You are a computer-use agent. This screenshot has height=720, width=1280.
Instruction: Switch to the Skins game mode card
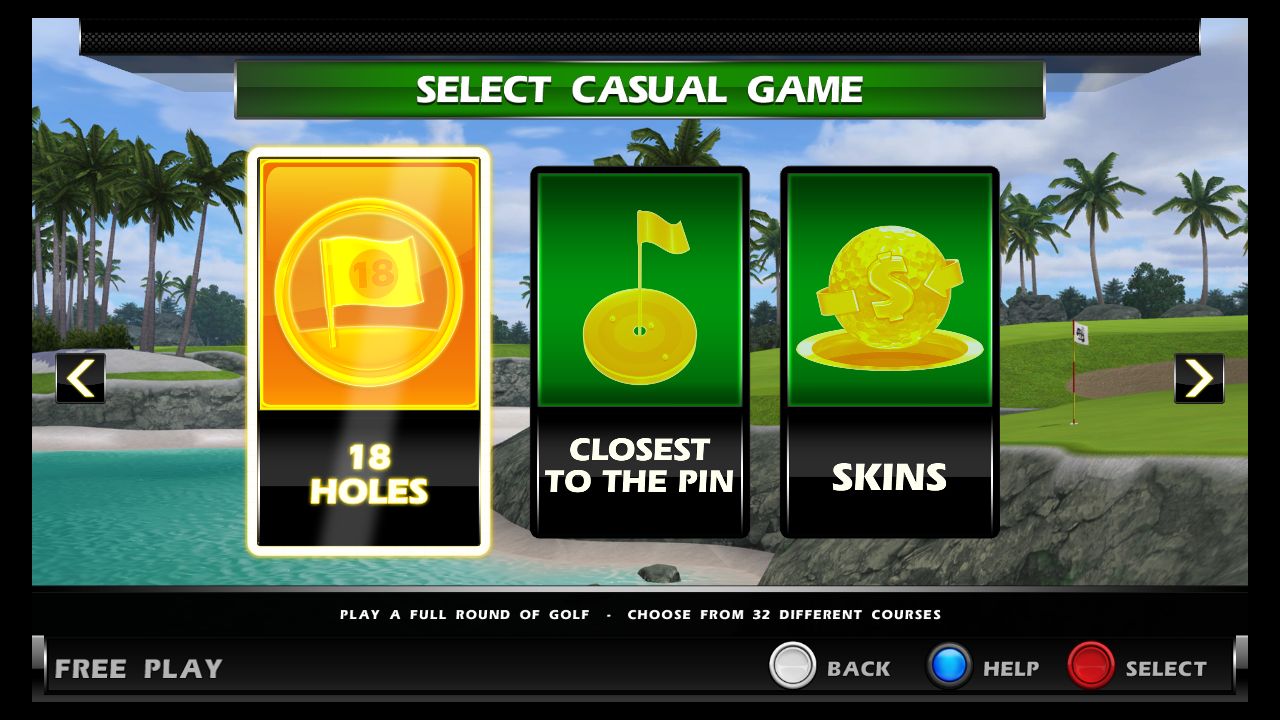[x=888, y=348]
